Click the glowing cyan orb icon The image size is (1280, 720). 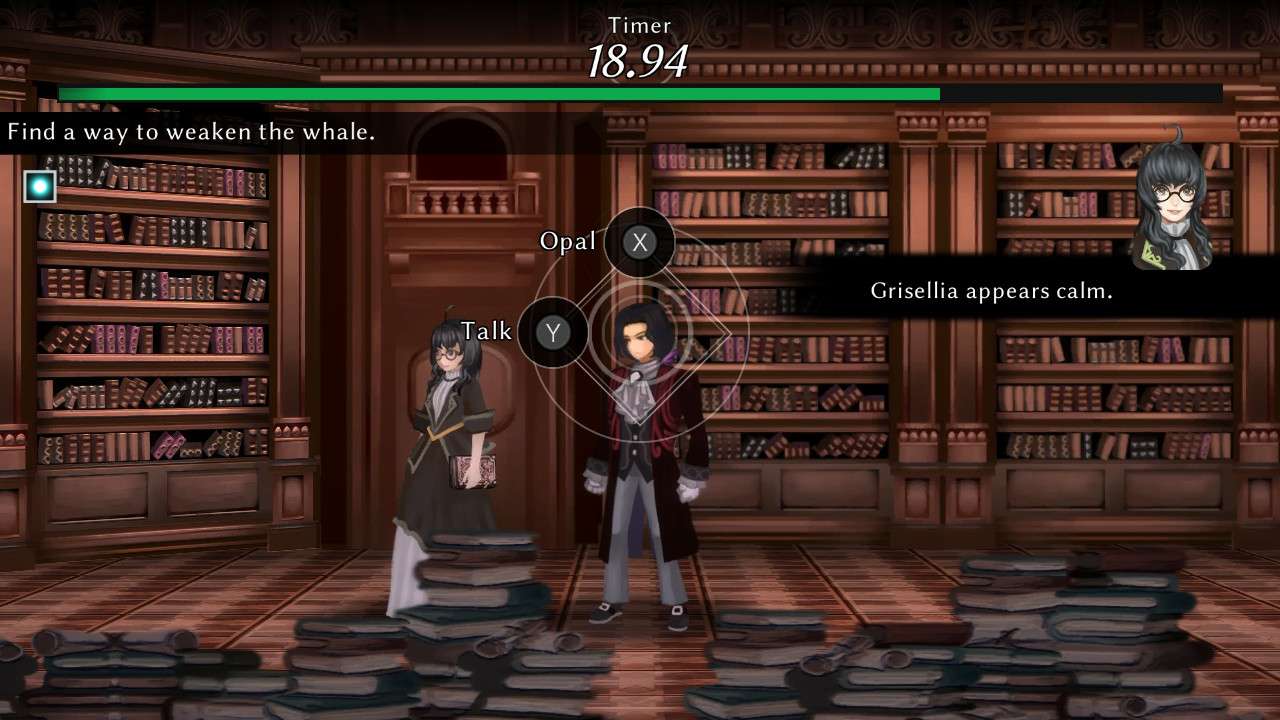(40, 186)
